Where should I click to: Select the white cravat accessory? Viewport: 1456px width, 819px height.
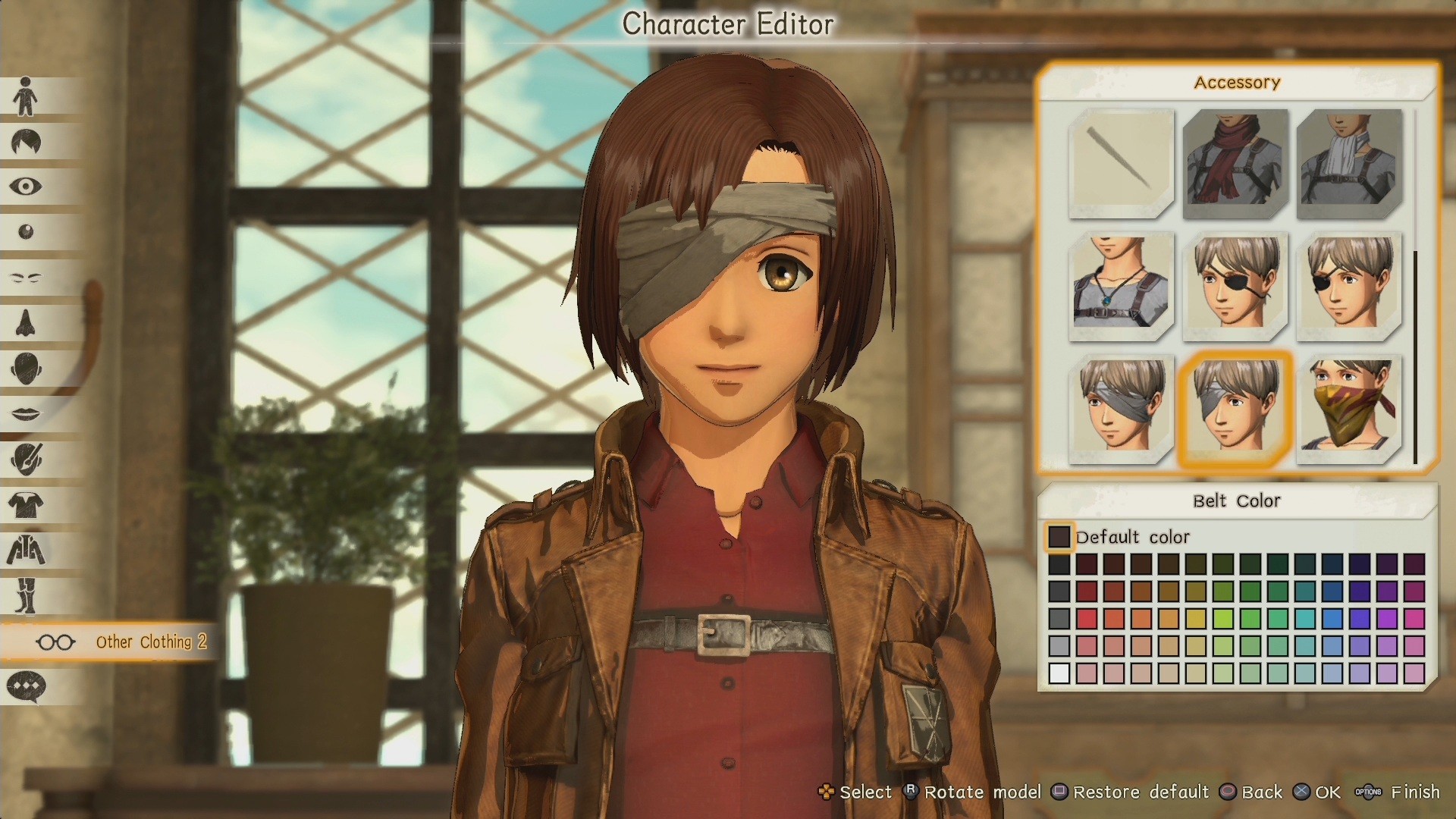pos(1350,165)
